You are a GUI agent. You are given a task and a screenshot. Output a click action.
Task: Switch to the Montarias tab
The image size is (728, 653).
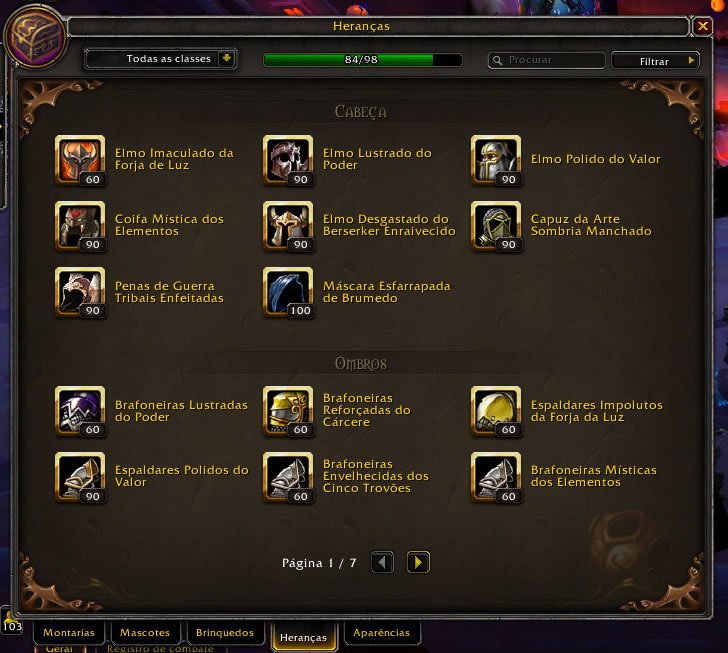tap(69, 633)
